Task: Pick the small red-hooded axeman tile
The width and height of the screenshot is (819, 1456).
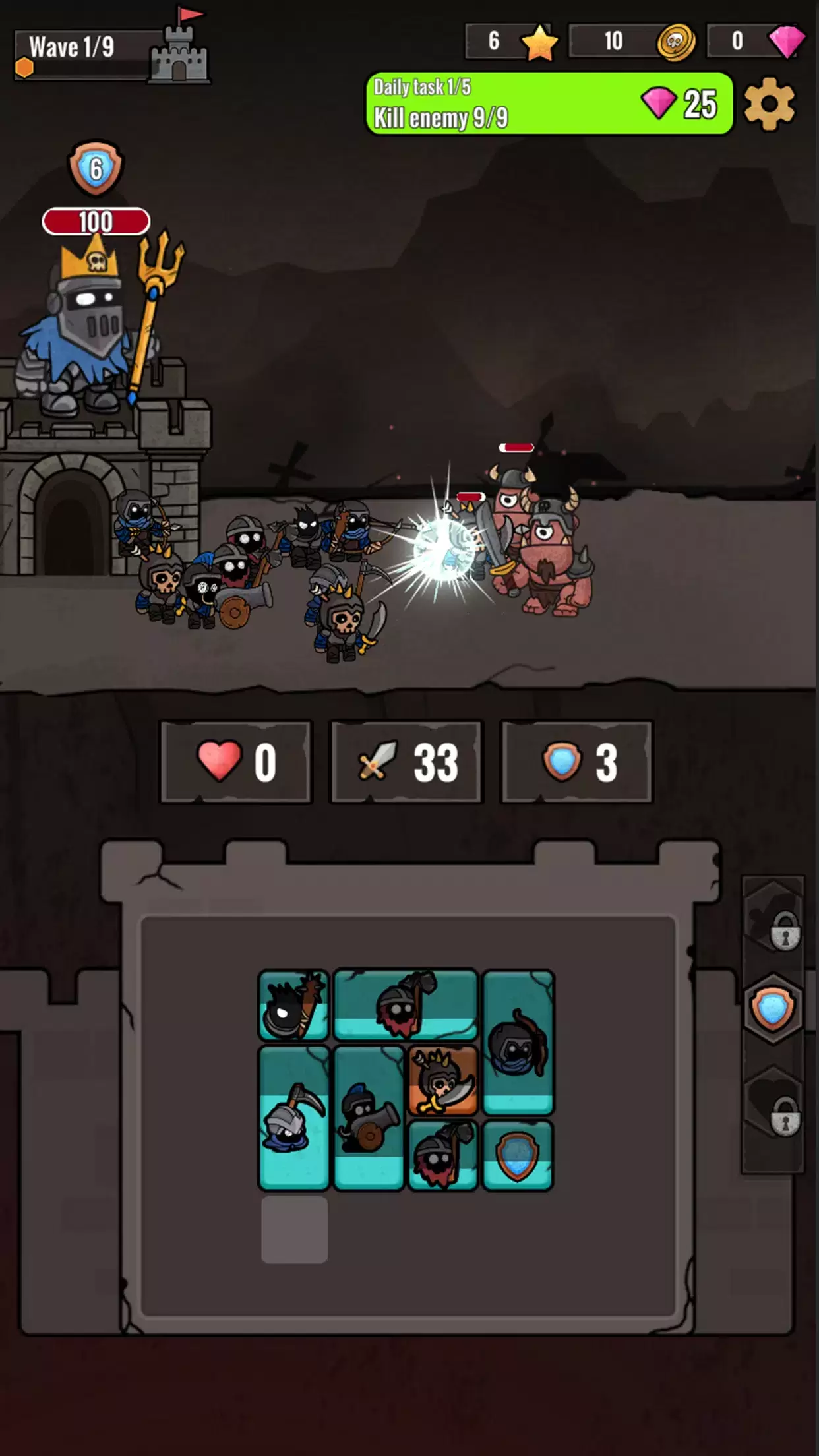Action: click(x=442, y=1155)
